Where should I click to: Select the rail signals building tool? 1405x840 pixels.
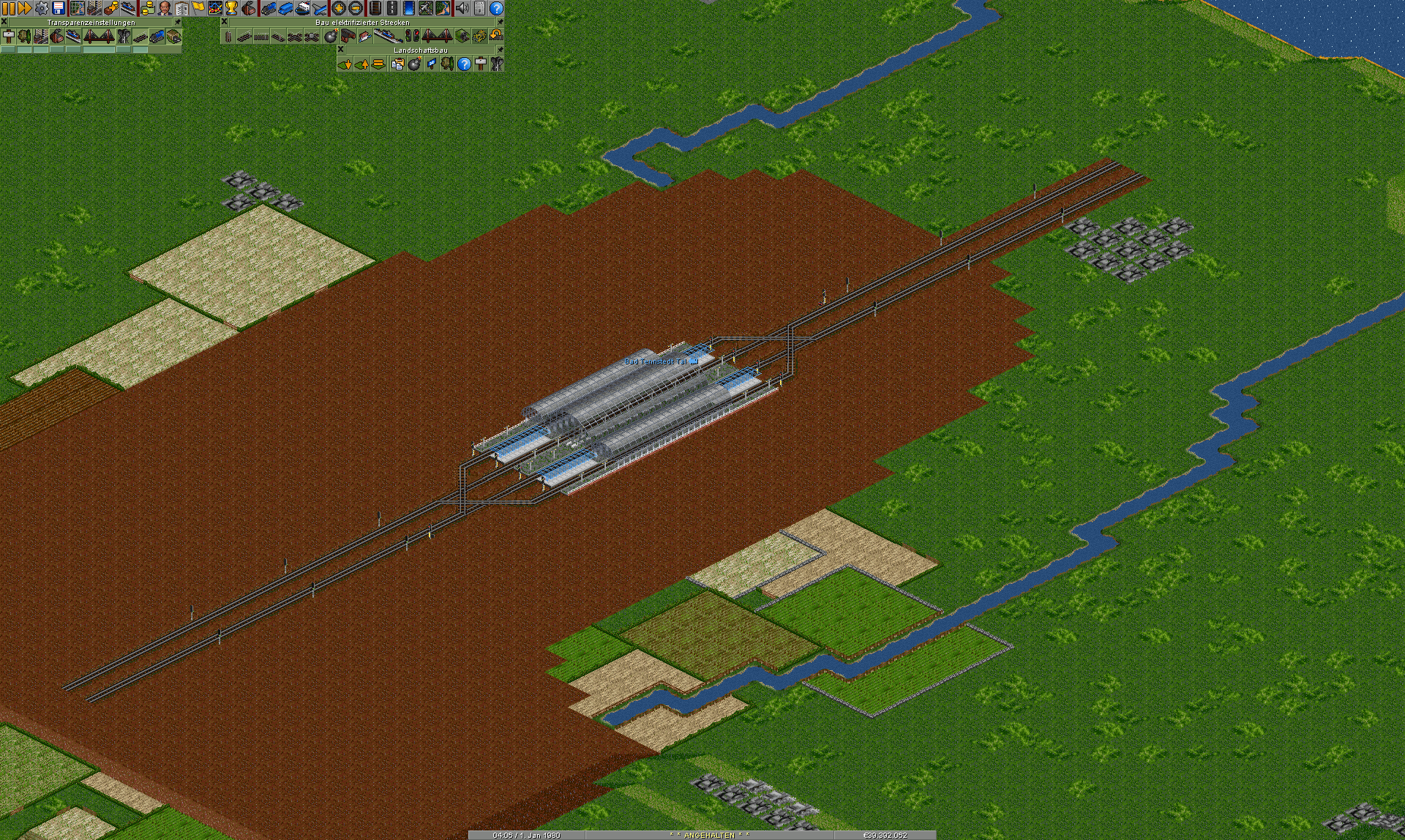click(x=413, y=36)
